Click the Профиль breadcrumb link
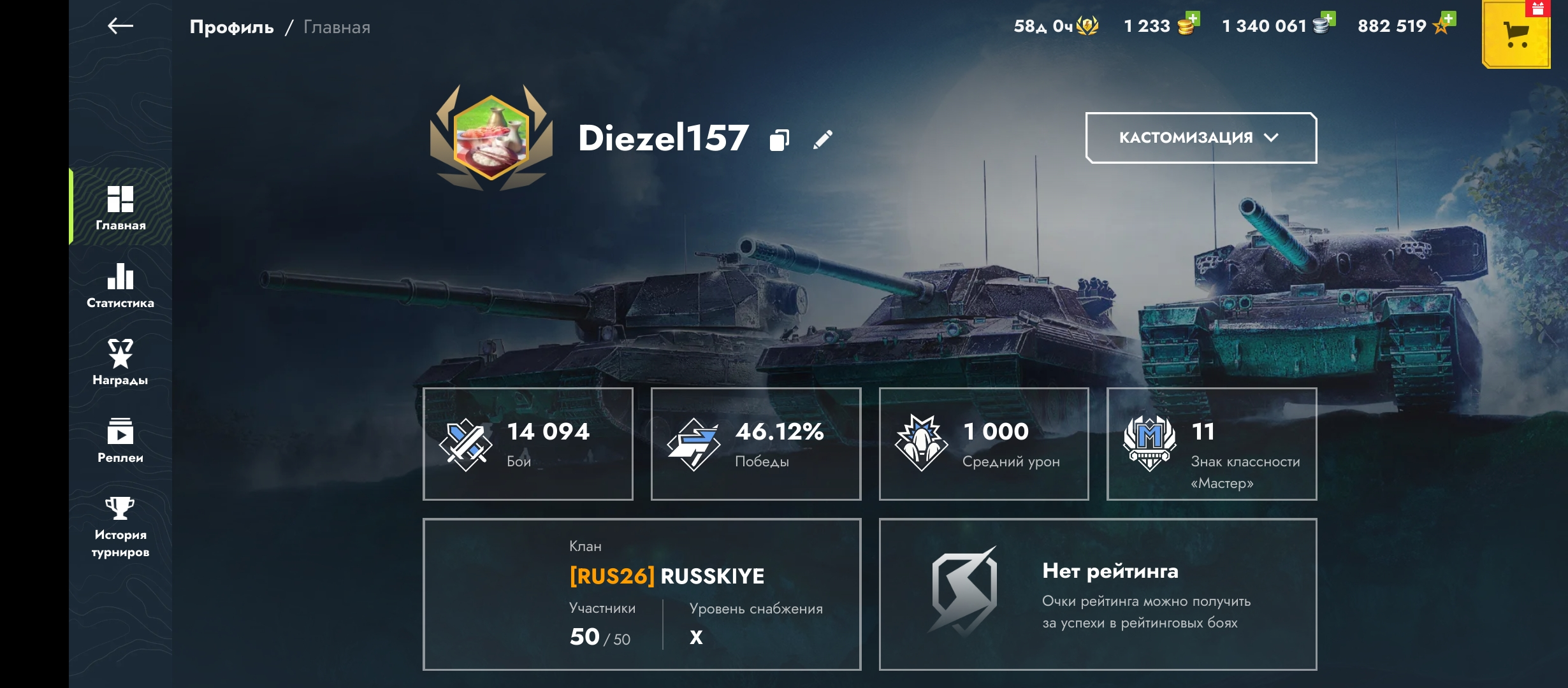The height and width of the screenshot is (688, 1568). point(231,27)
